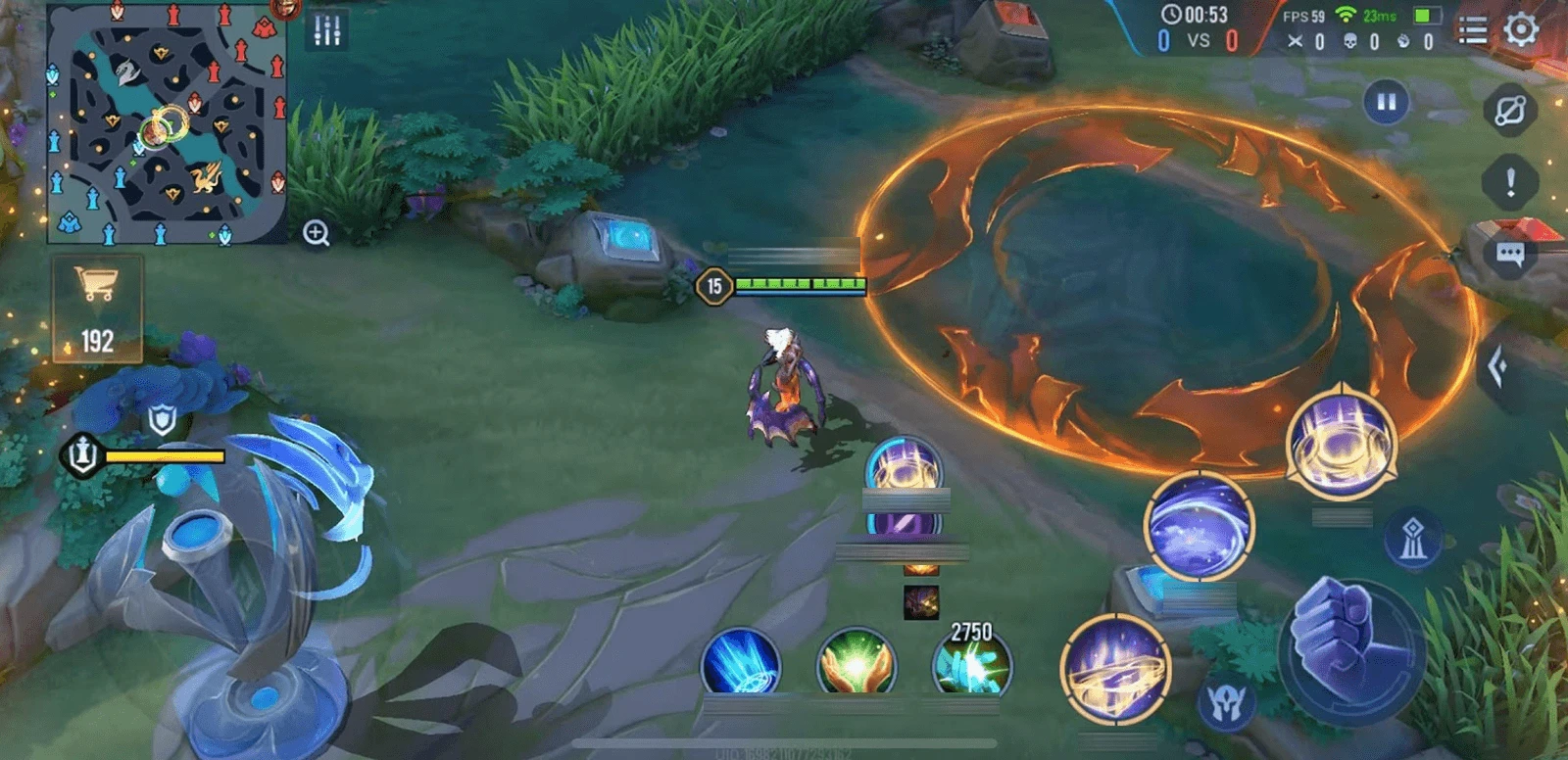Use the glowing golden drum ultimate skill
This screenshot has width=1568, height=760.
(x=1341, y=443)
